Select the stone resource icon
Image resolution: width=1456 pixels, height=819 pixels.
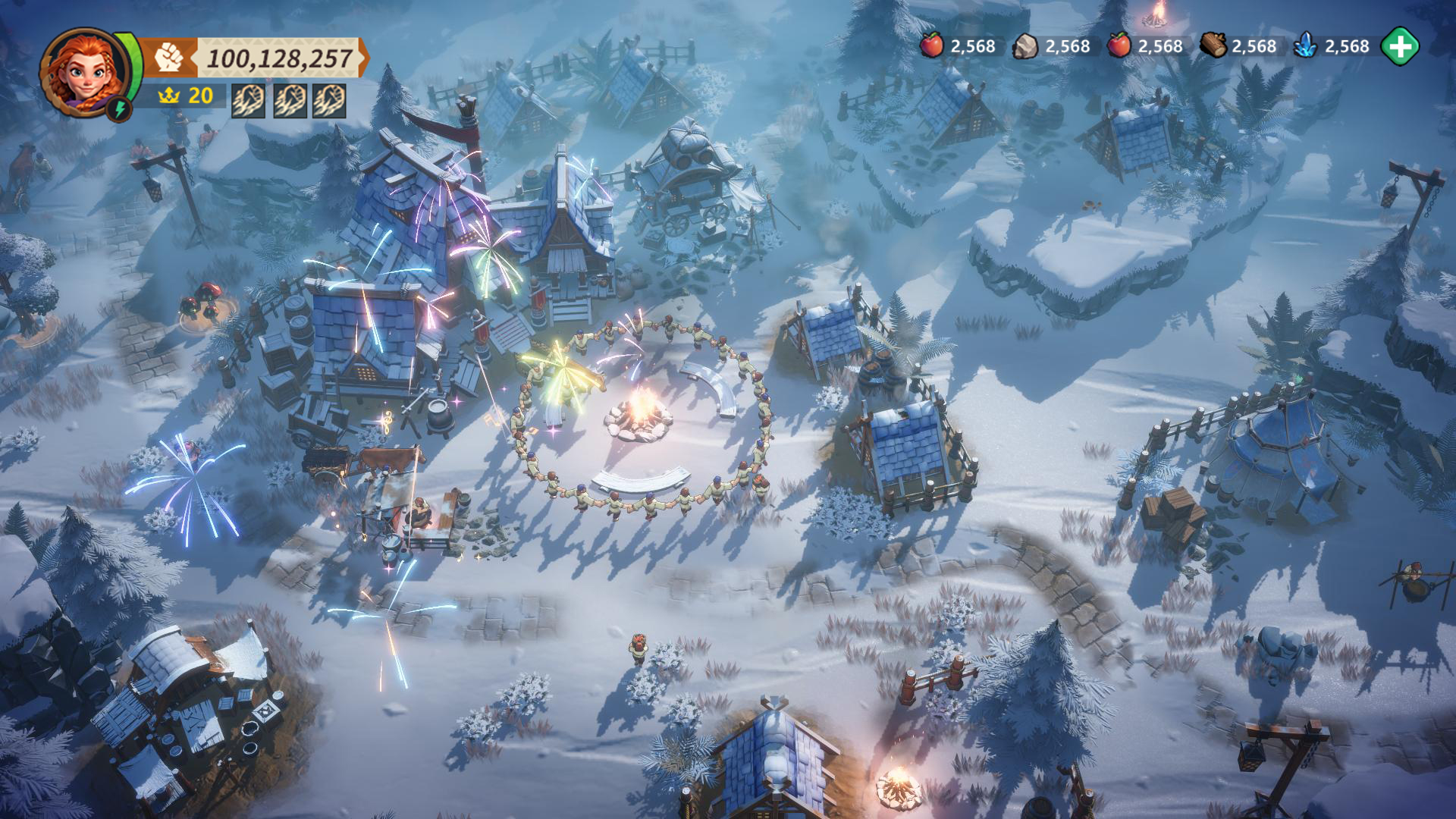pyautogui.click(x=1026, y=46)
